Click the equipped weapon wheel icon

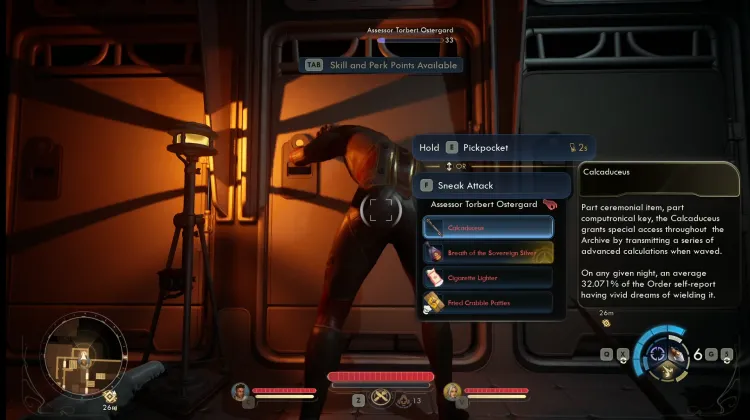(x=661, y=353)
